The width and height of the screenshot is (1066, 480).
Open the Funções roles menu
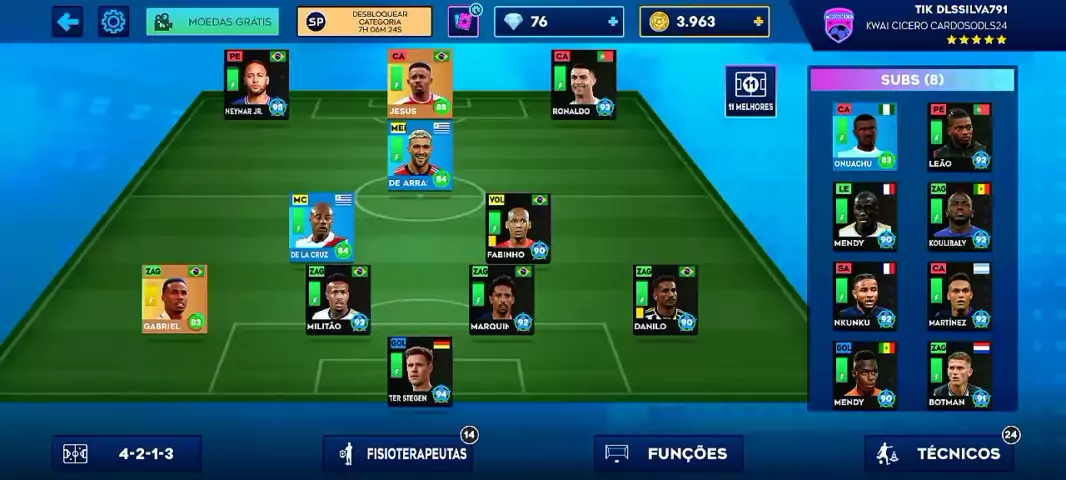(668, 453)
